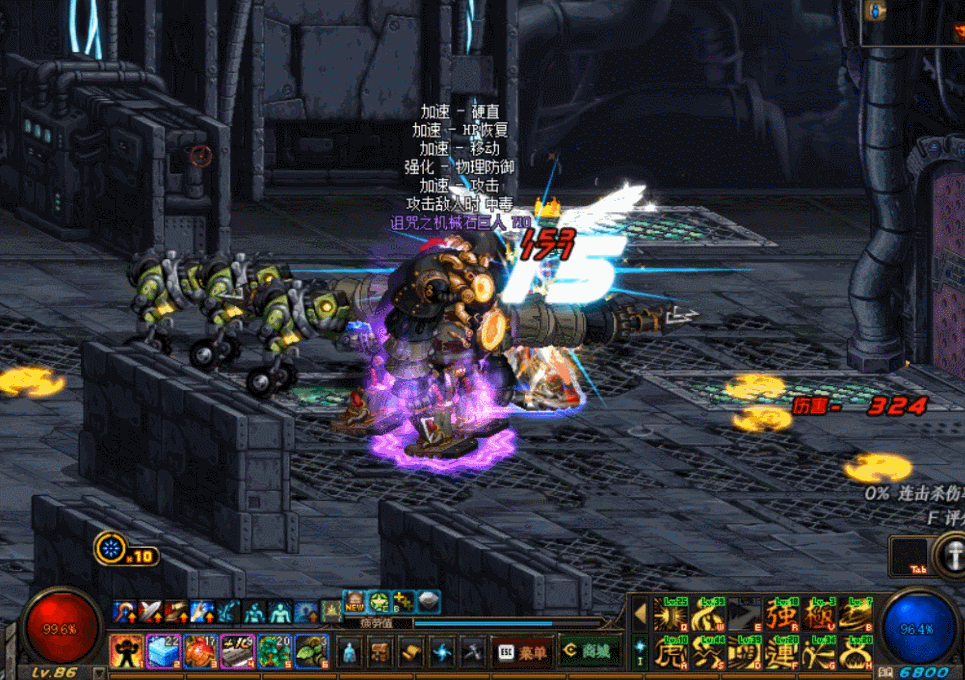This screenshot has height=680, width=965.
Task: Click the NEW event icon
Action: click(x=355, y=602)
